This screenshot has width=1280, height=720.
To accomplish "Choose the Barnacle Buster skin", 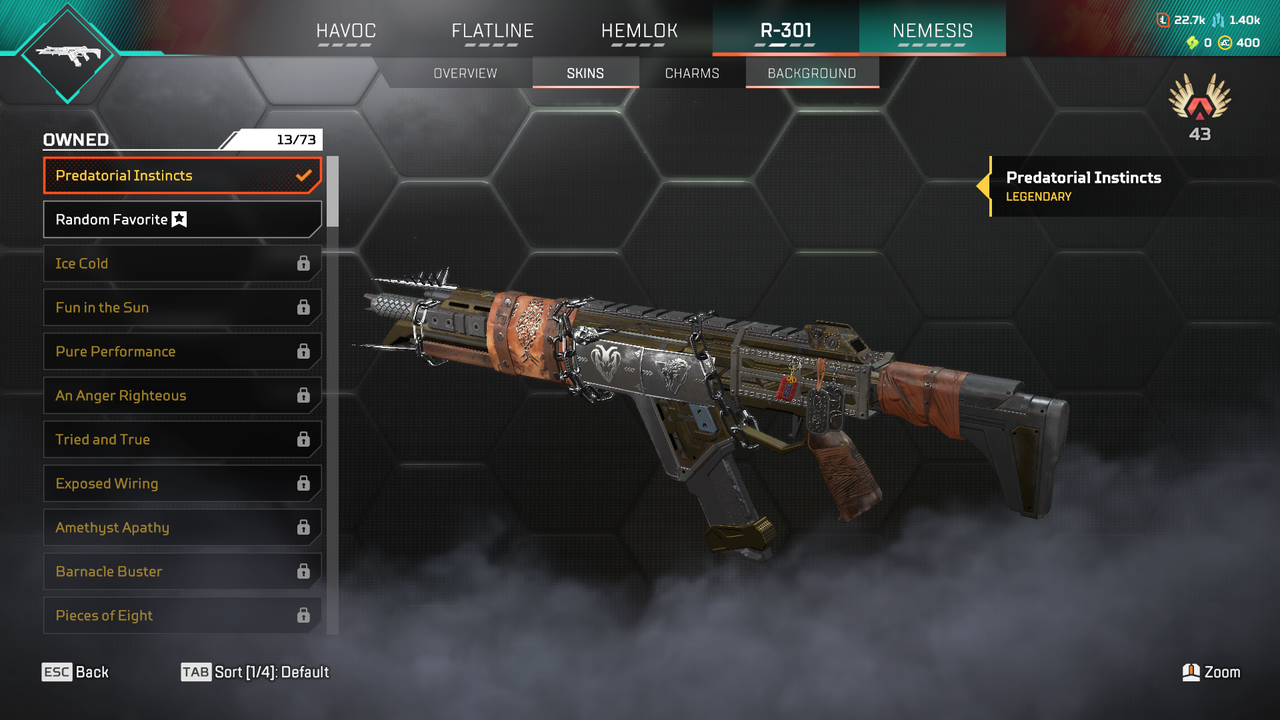I will pyautogui.click(x=182, y=571).
